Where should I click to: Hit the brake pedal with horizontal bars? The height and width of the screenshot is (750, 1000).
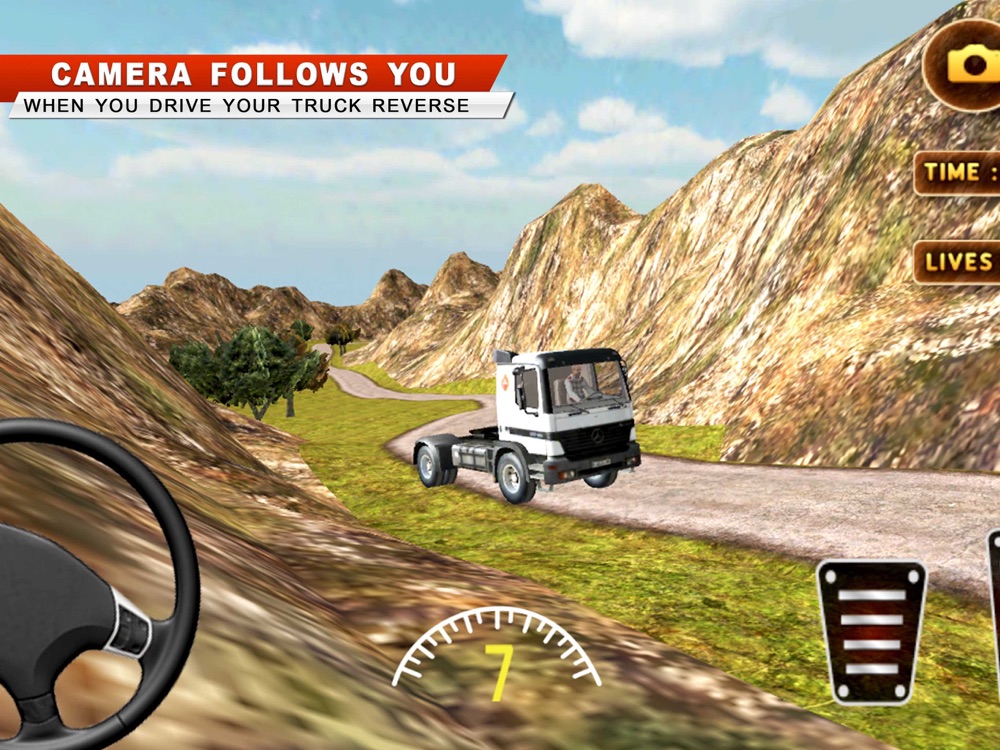coord(871,631)
